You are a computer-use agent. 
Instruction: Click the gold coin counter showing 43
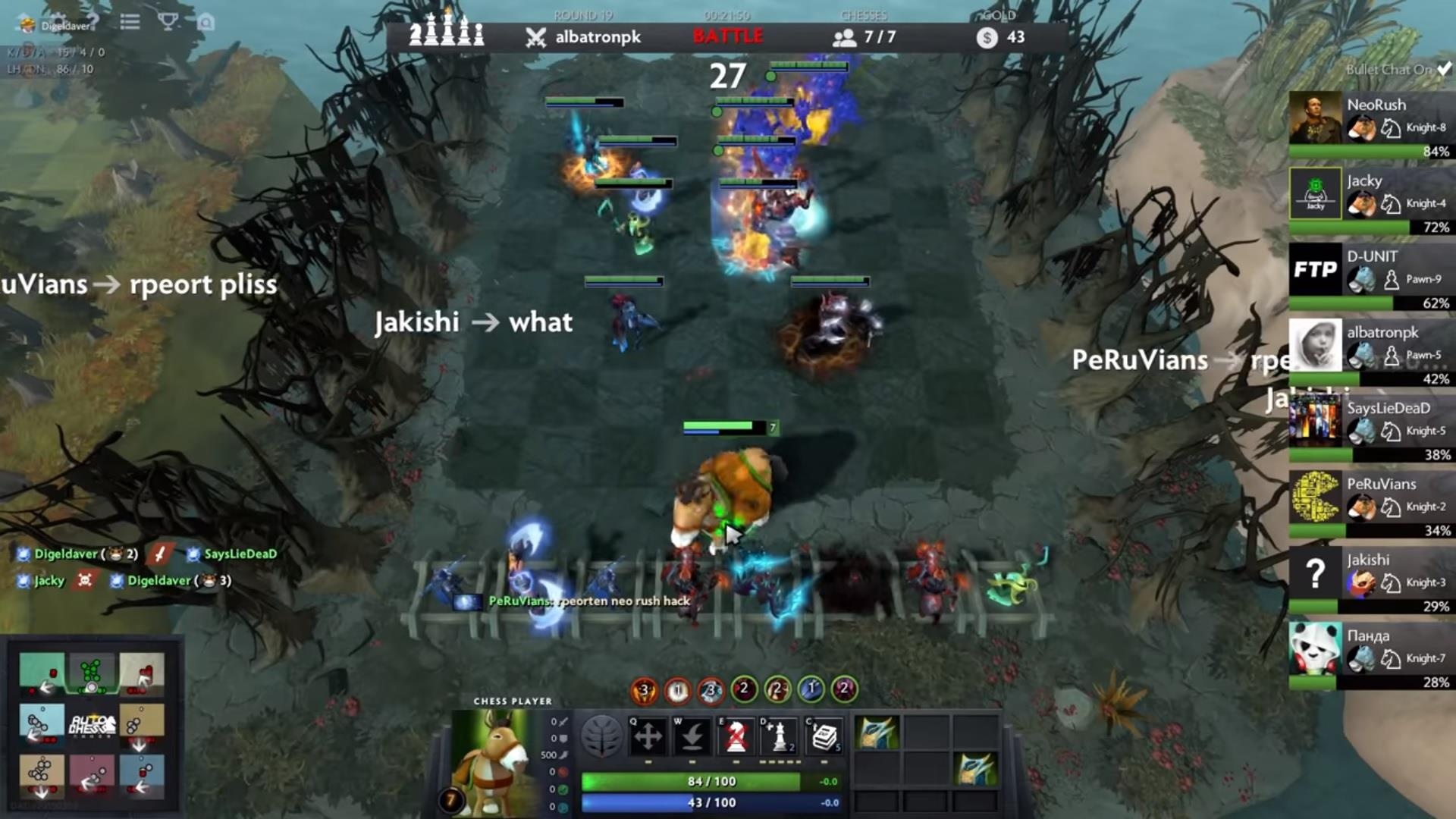click(1002, 36)
